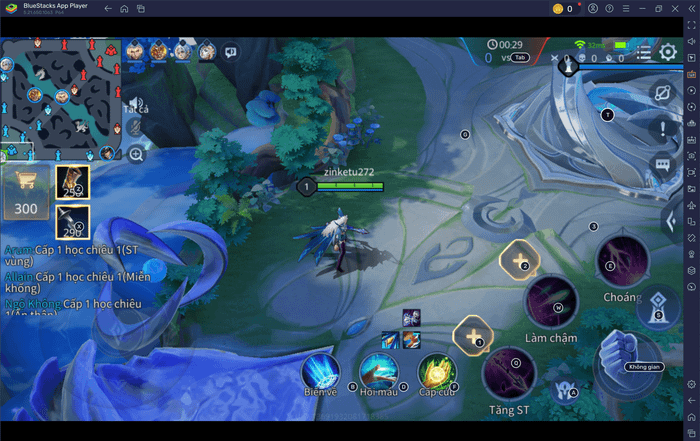This screenshot has width=700, height=441.
Task: Open the in-game settings gear
Action: (x=668, y=52)
